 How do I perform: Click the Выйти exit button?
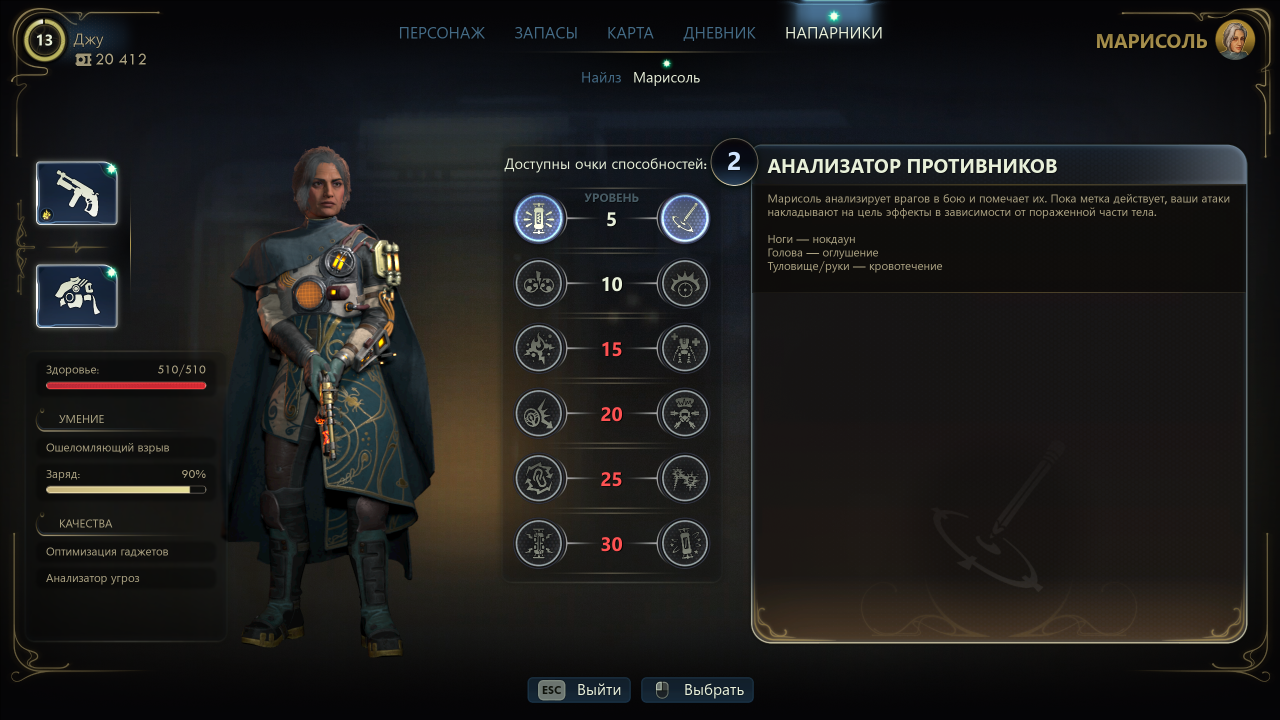(580, 690)
